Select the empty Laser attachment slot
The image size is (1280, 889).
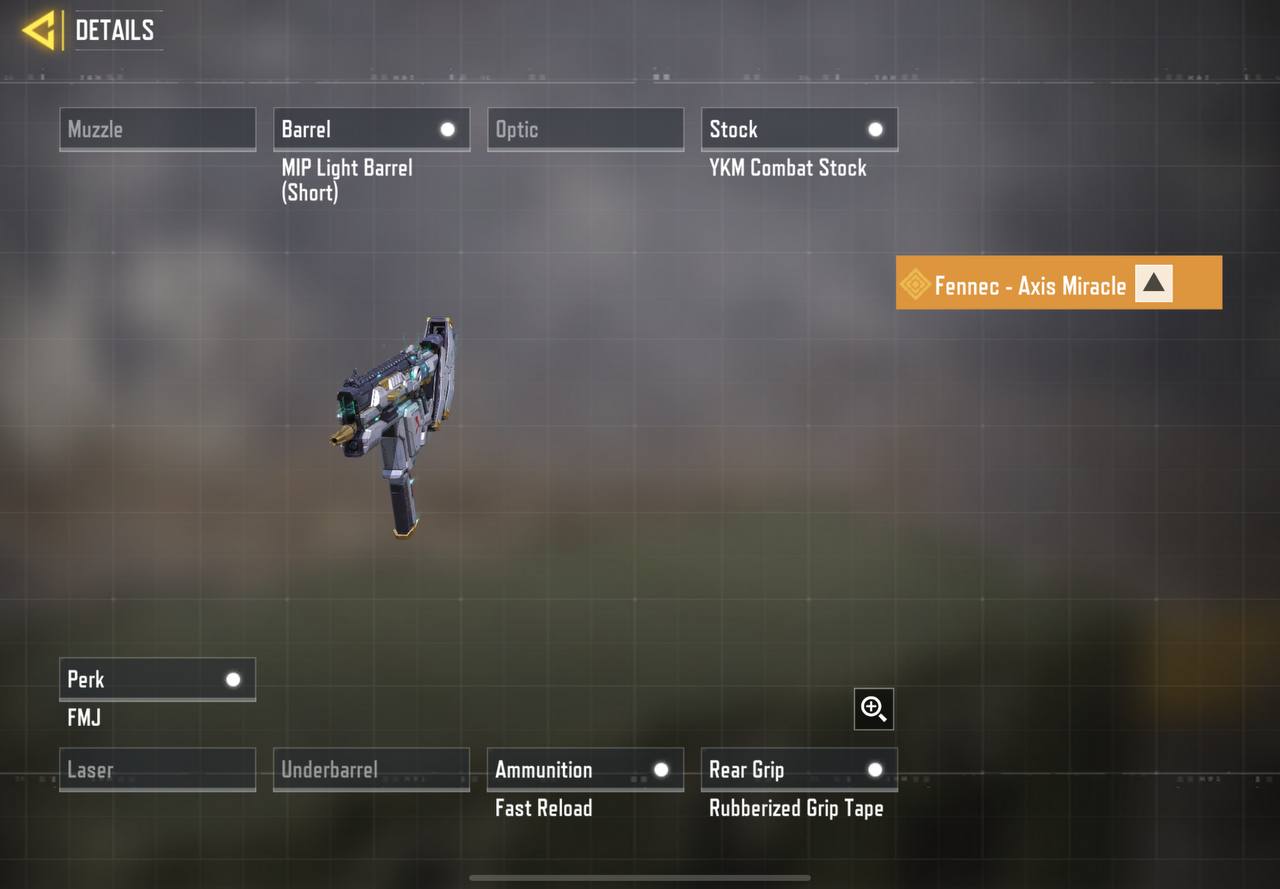(157, 769)
